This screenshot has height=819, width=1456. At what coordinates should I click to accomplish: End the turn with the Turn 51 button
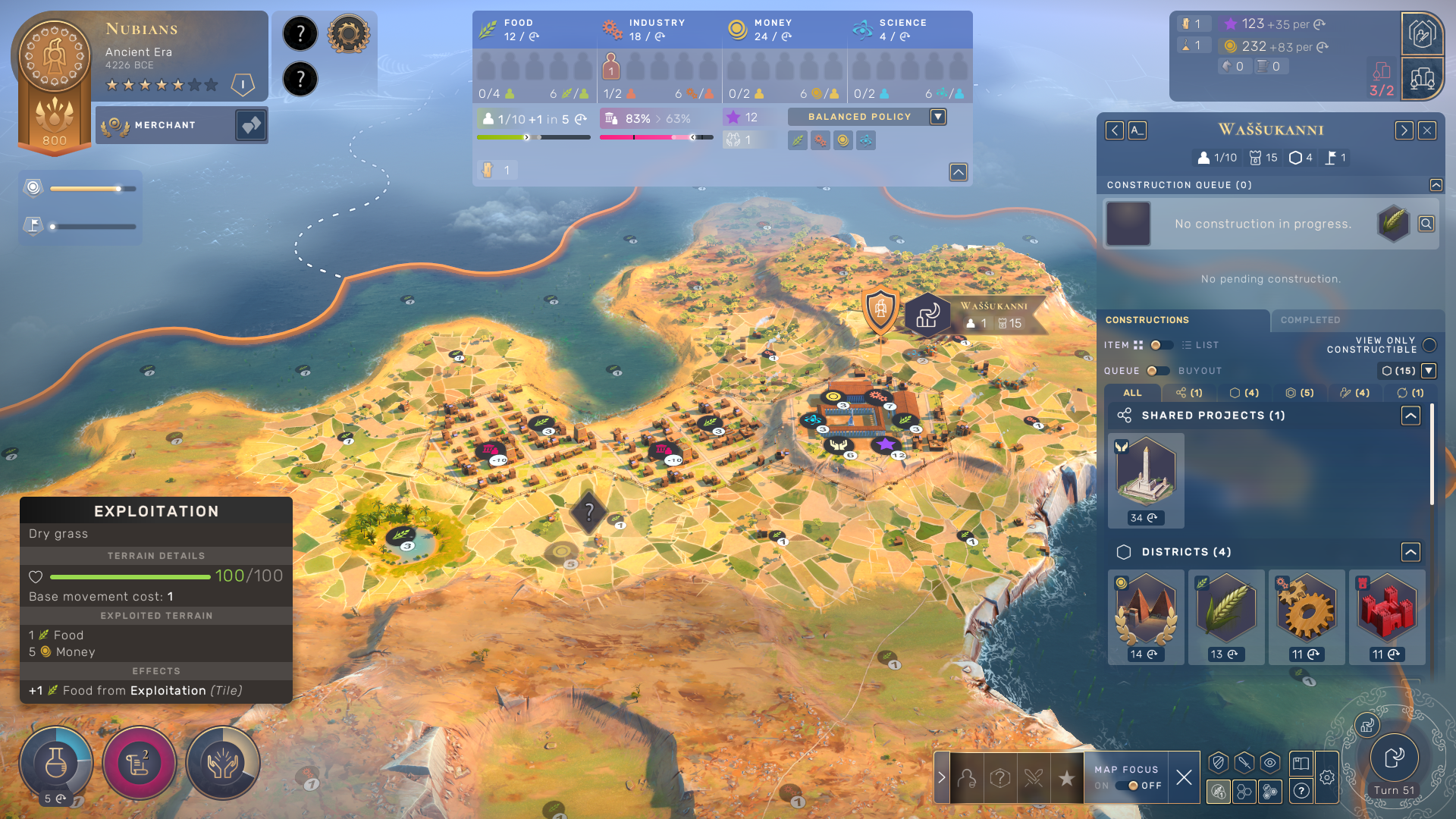pos(1394,758)
